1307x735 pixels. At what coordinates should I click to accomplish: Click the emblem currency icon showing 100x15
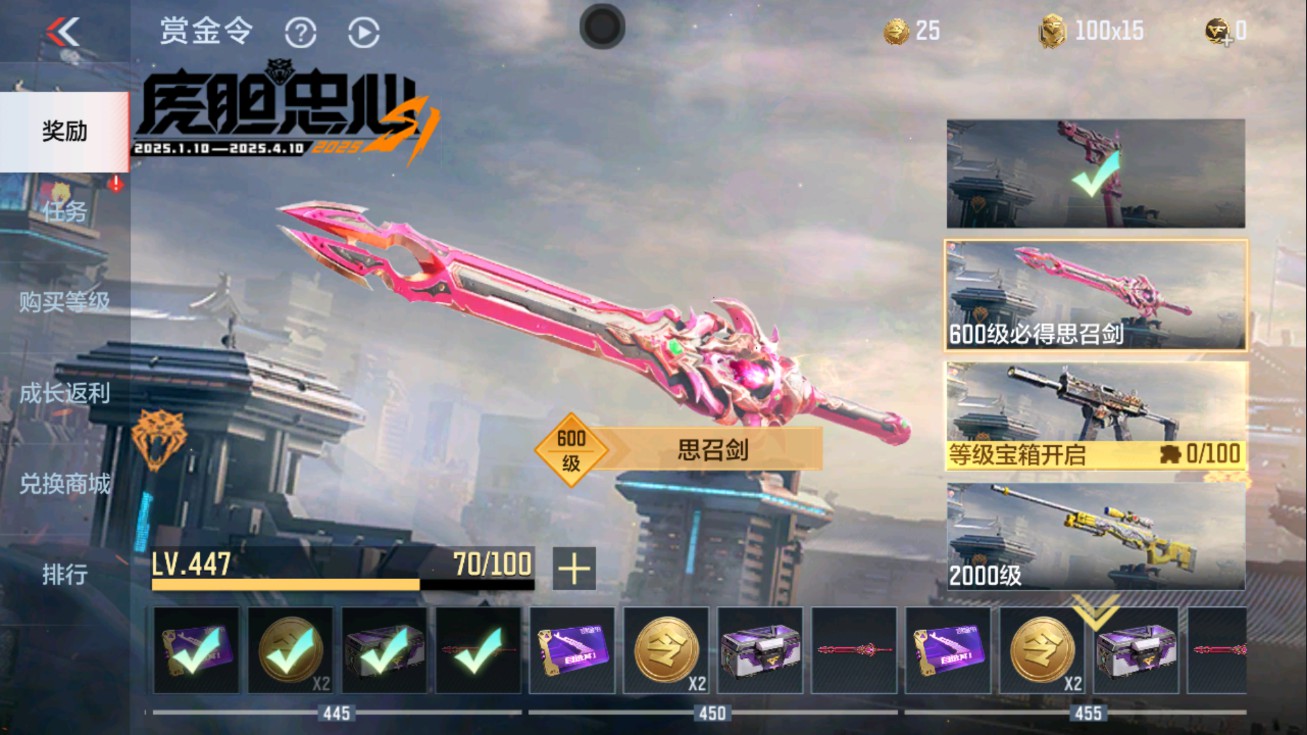tap(1049, 29)
